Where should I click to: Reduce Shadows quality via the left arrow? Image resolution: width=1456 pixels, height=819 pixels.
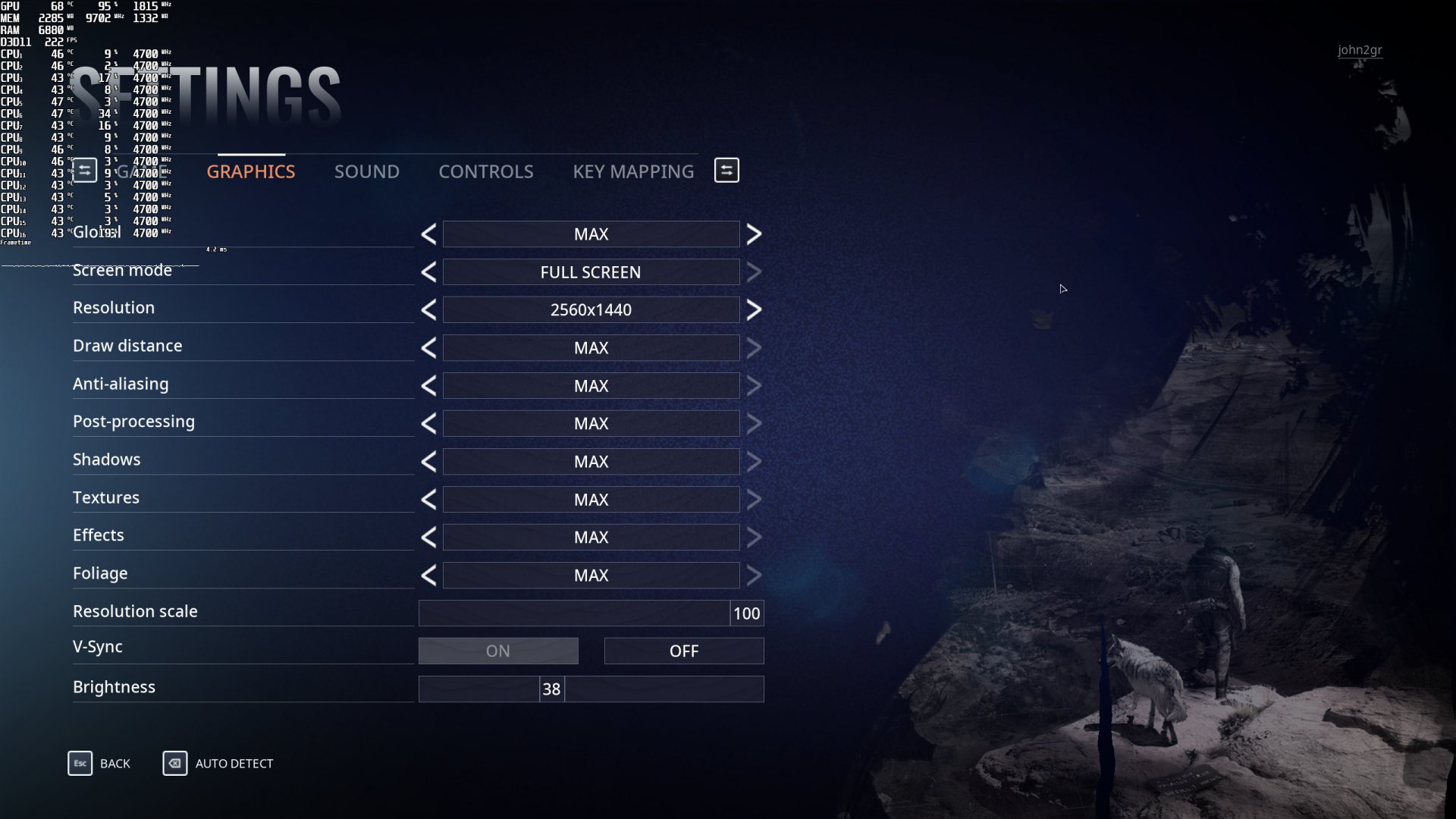tap(428, 461)
